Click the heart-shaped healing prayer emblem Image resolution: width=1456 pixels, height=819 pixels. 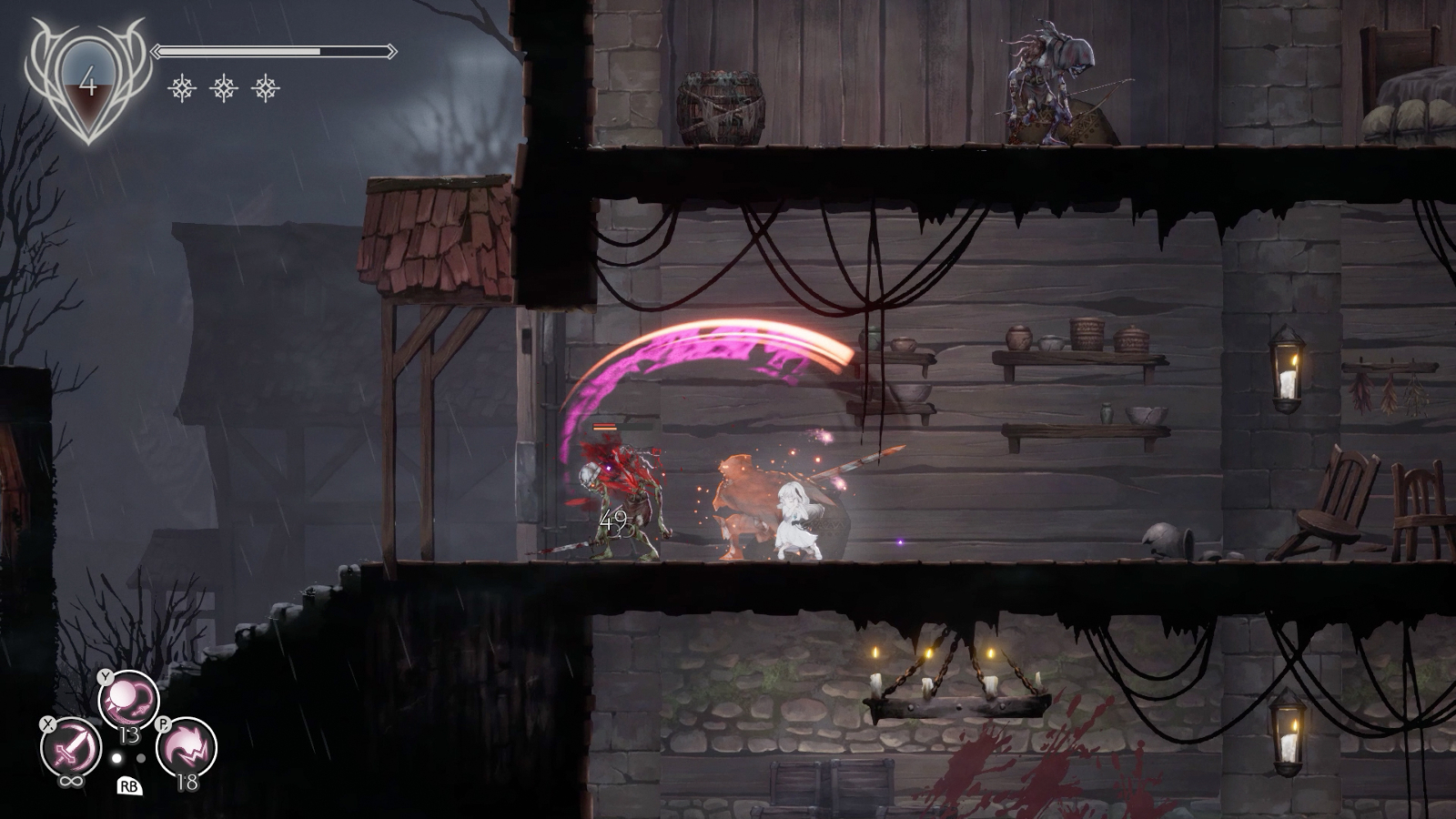click(88, 85)
